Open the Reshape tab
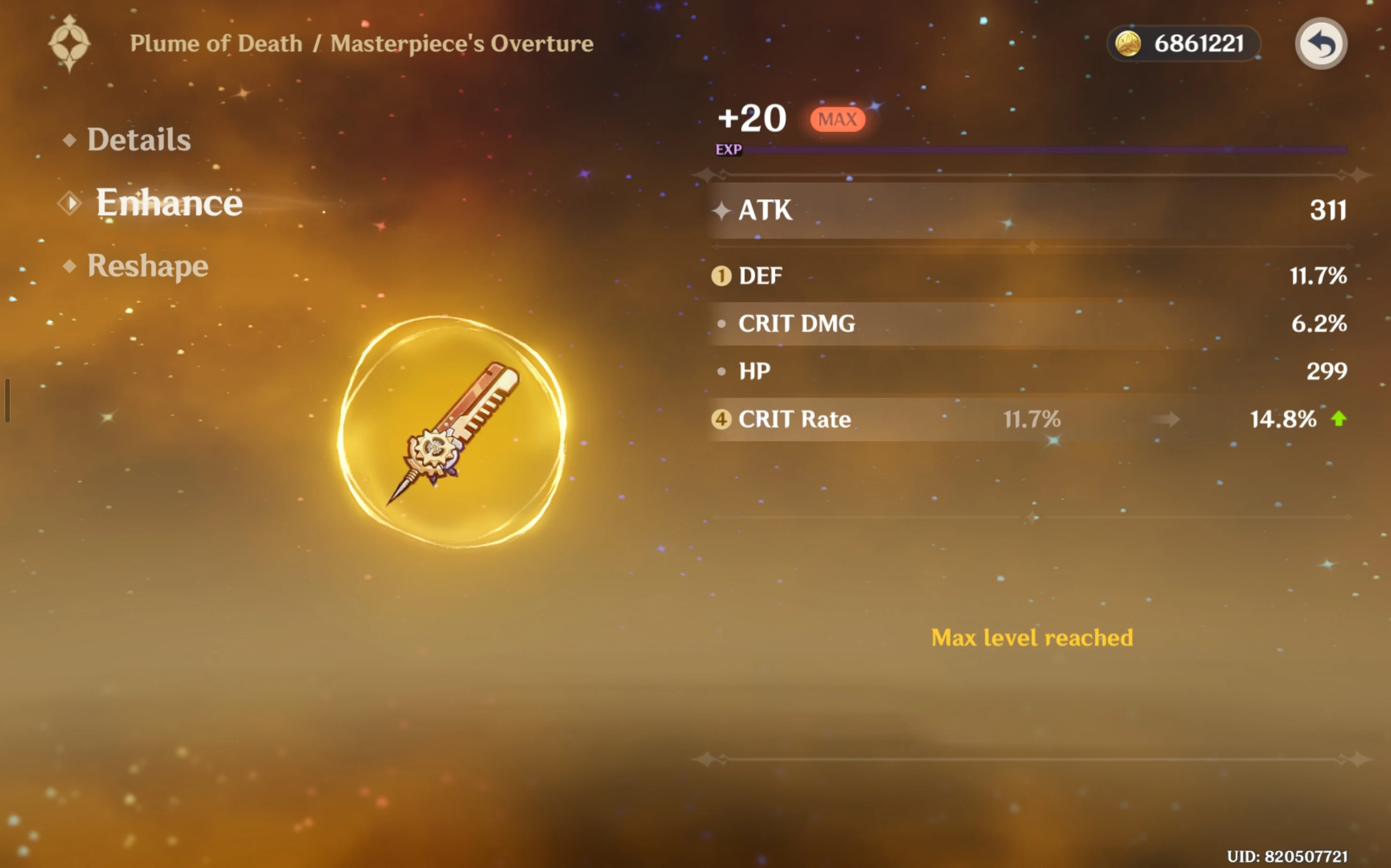This screenshot has height=868, width=1391. [x=147, y=266]
